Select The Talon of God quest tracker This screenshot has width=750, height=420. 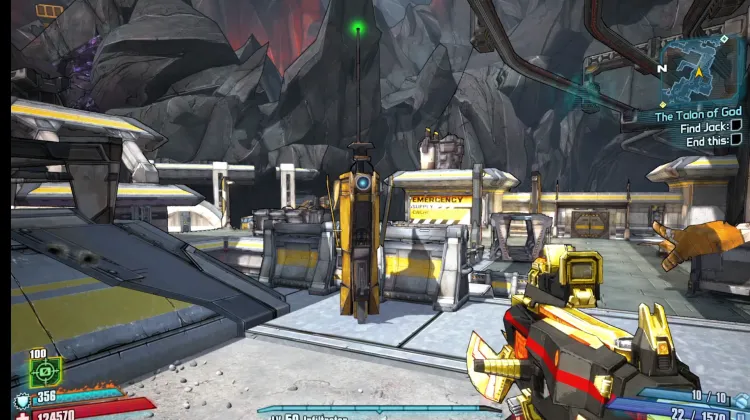(698, 116)
